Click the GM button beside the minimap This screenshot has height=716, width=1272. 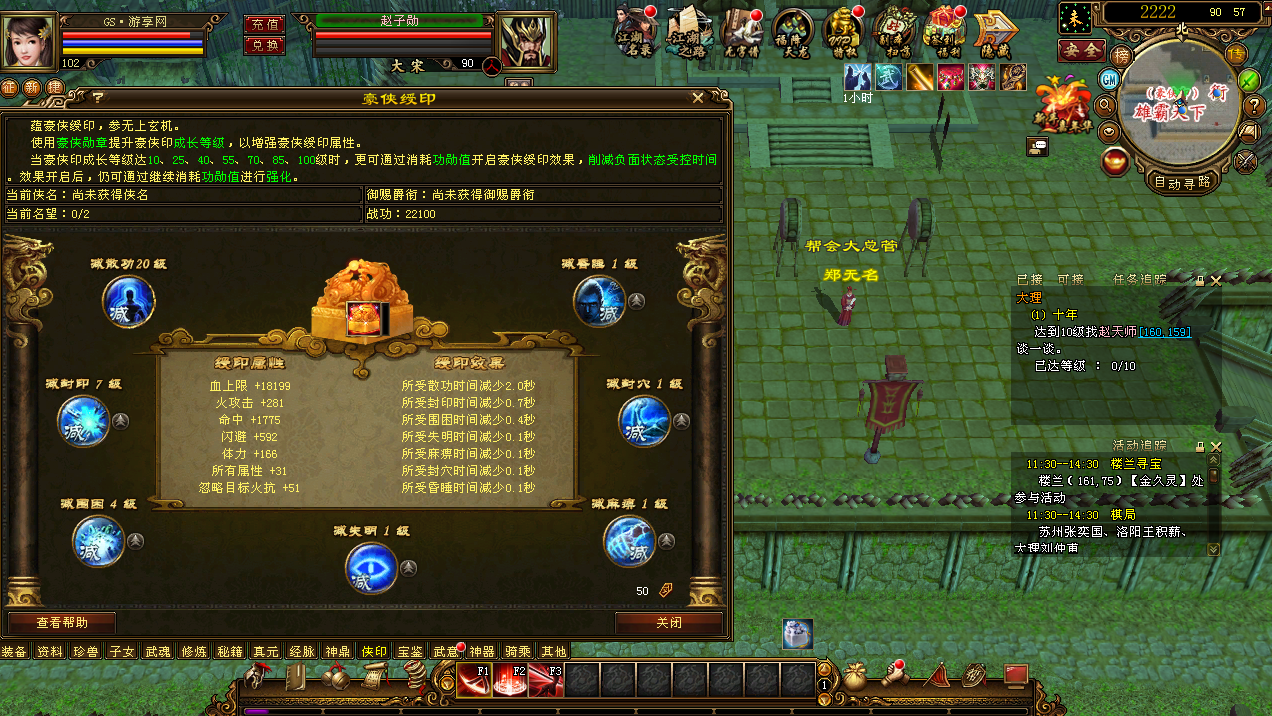coord(1109,78)
